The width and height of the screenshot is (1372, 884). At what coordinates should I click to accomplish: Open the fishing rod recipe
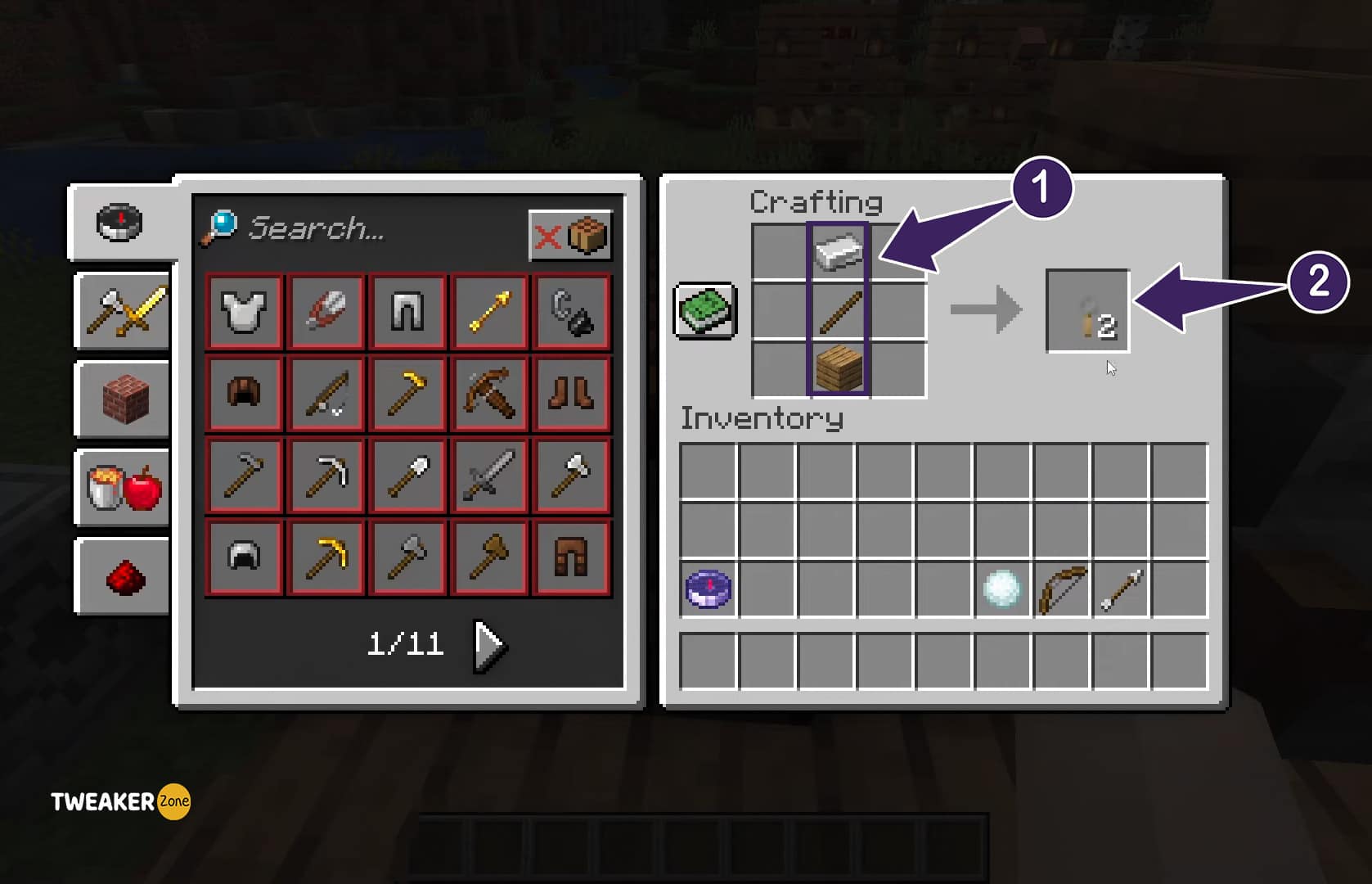click(325, 393)
